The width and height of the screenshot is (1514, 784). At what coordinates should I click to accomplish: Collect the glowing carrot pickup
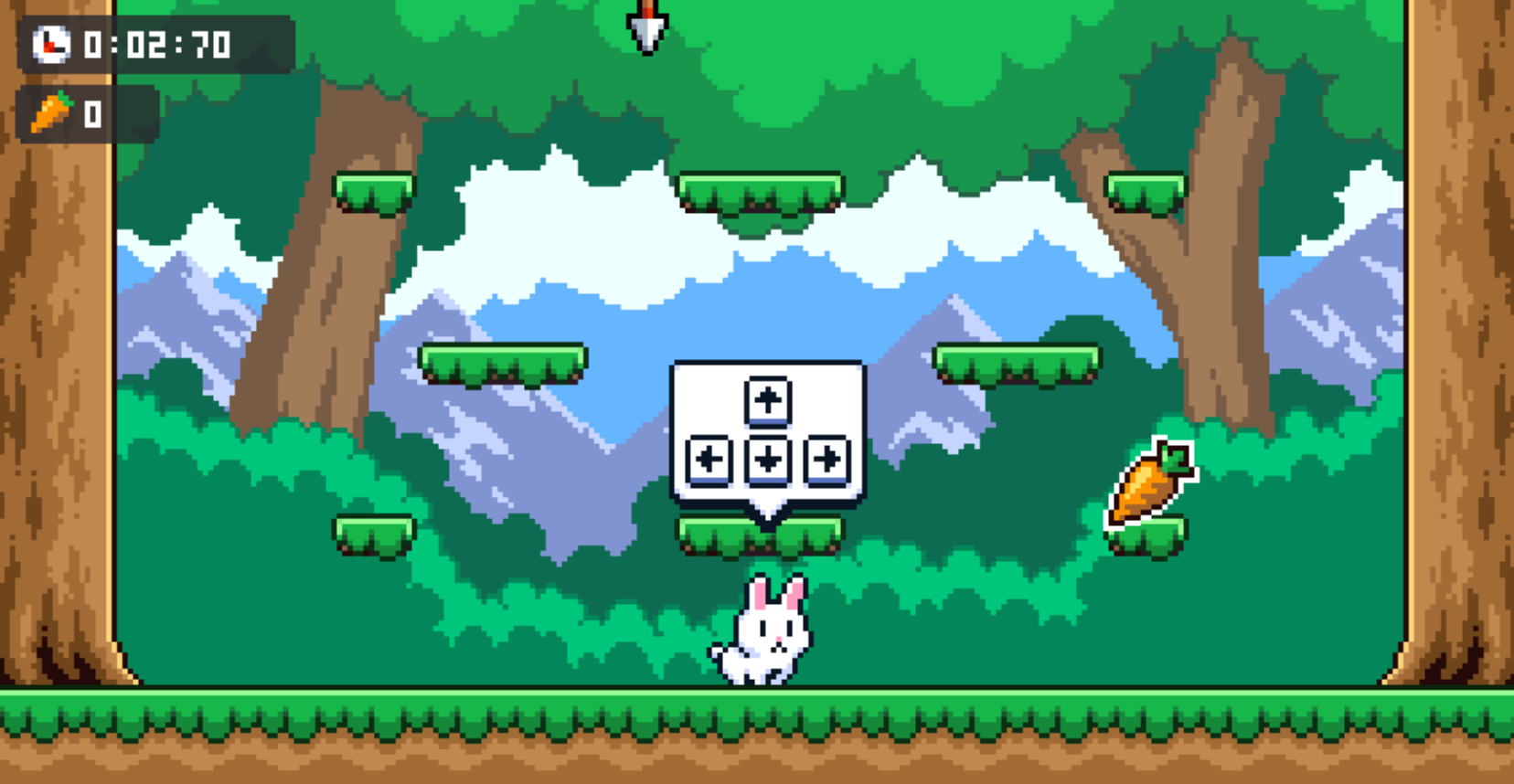click(x=1150, y=482)
